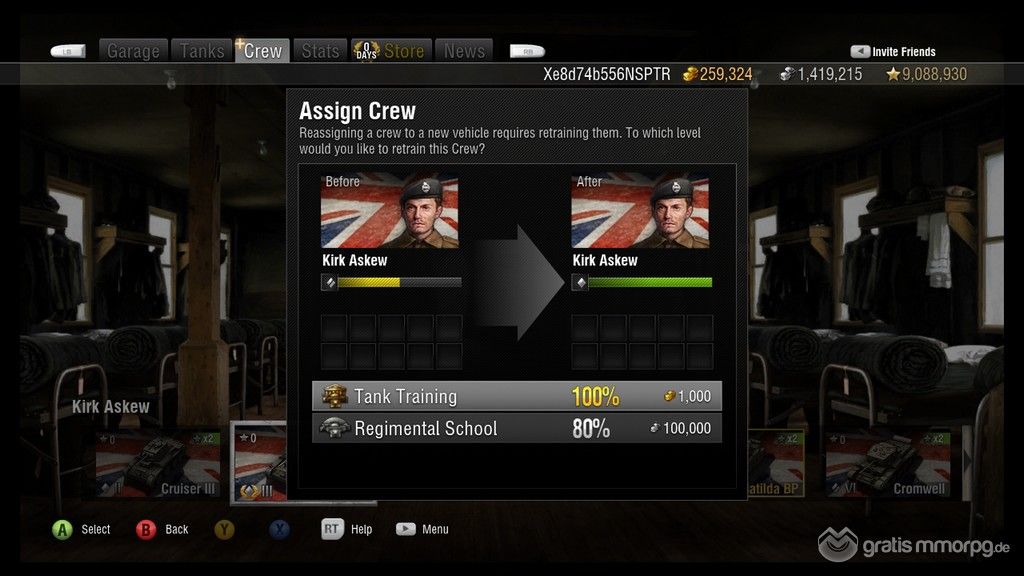Choose Tank Training 100% retraining option
Screen dimensions: 1024x576
[x=516, y=396]
